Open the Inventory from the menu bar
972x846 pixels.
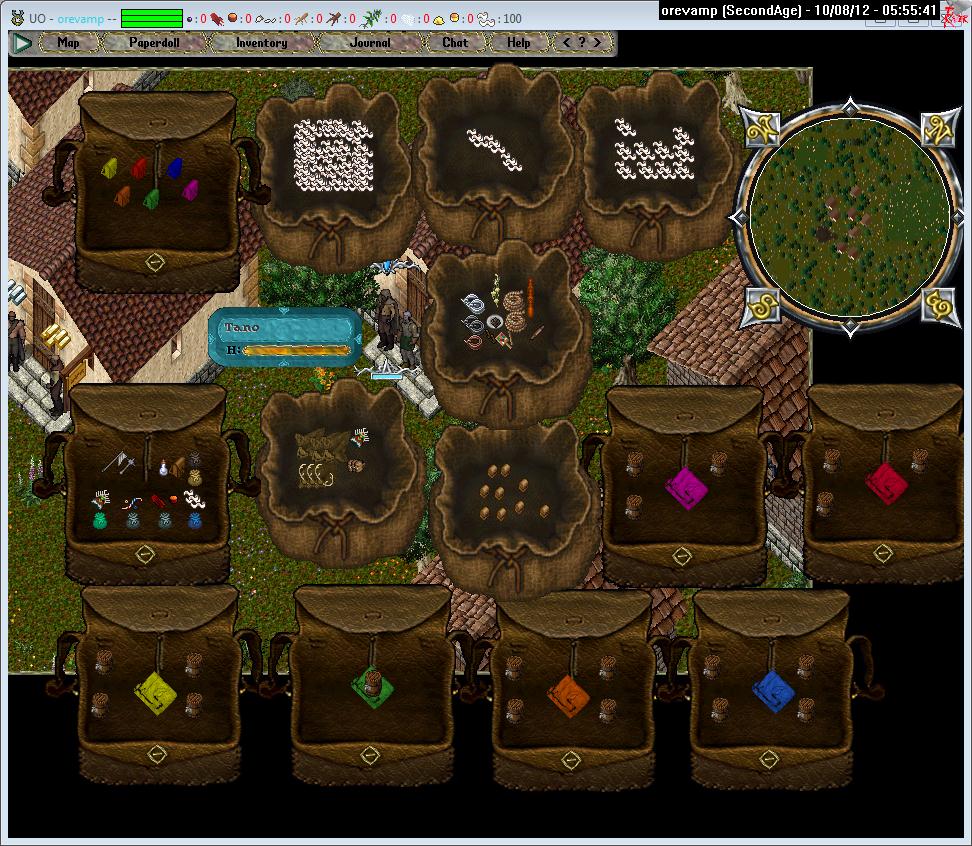coord(261,43)
